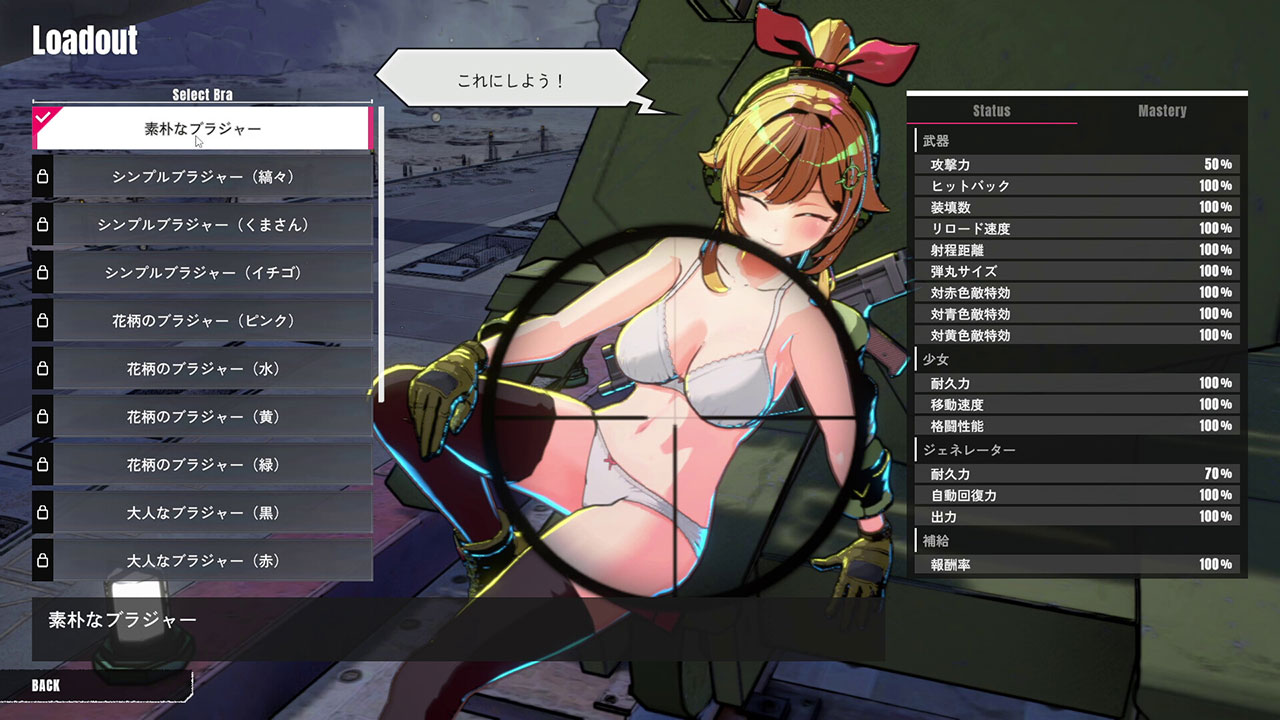The width and height of the screenshot is (1280, 720).
Task: Select the 素朴なブラジャー entry
Action: (x=203, y=129)
